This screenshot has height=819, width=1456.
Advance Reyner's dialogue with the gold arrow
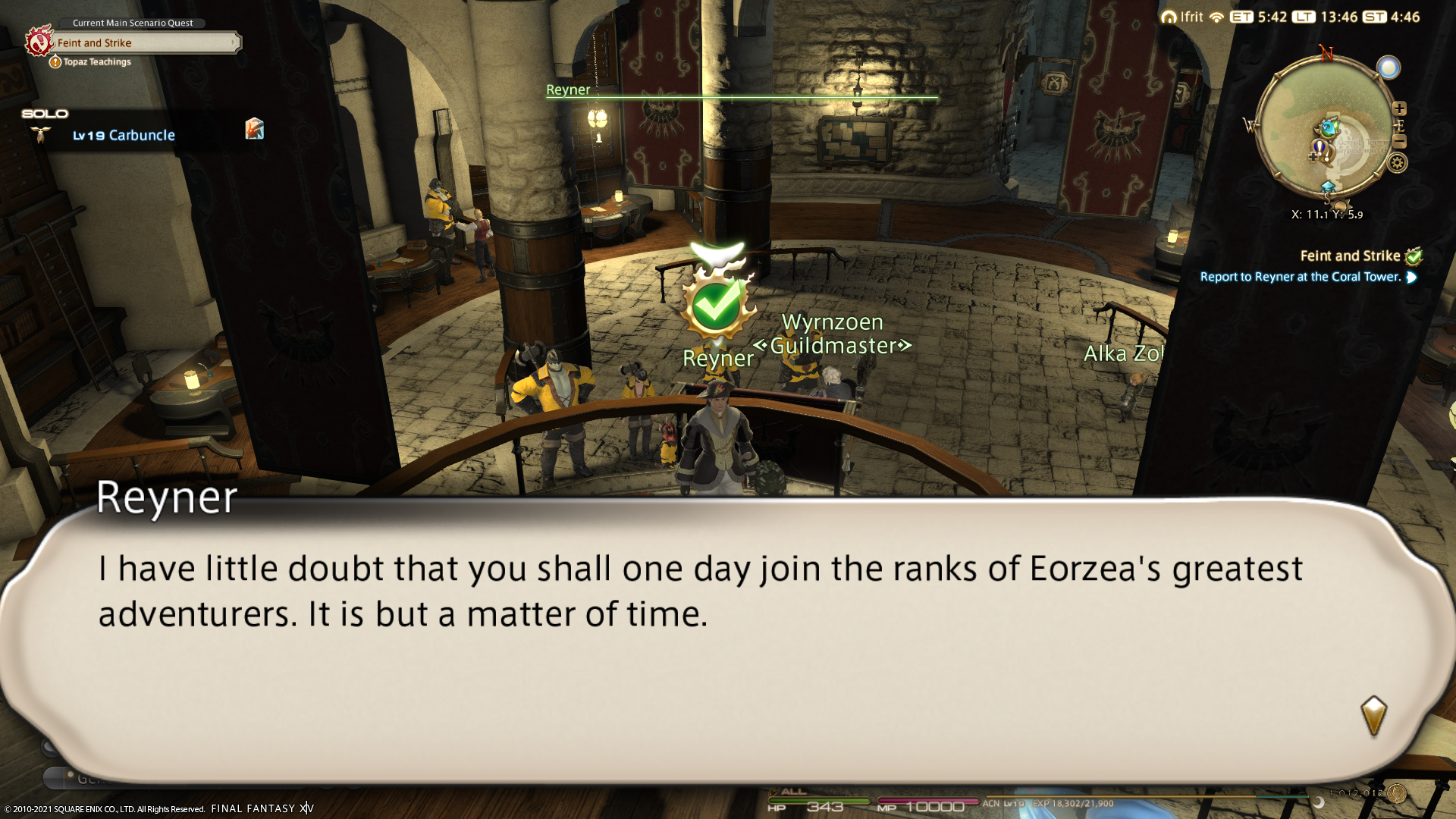pyautogui.click(x=1373, y=716)
